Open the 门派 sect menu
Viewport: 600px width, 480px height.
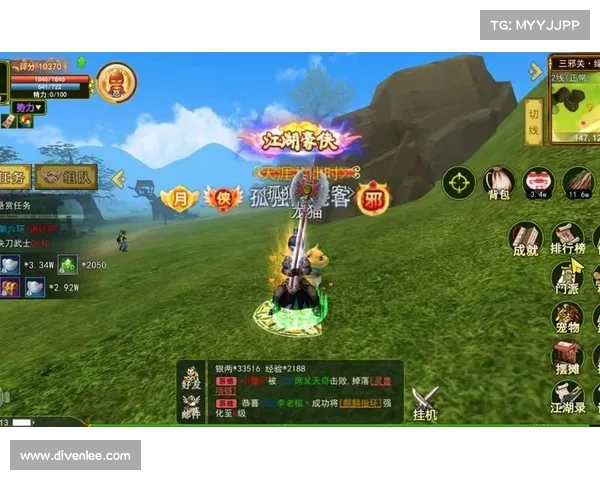click(567, 279)
